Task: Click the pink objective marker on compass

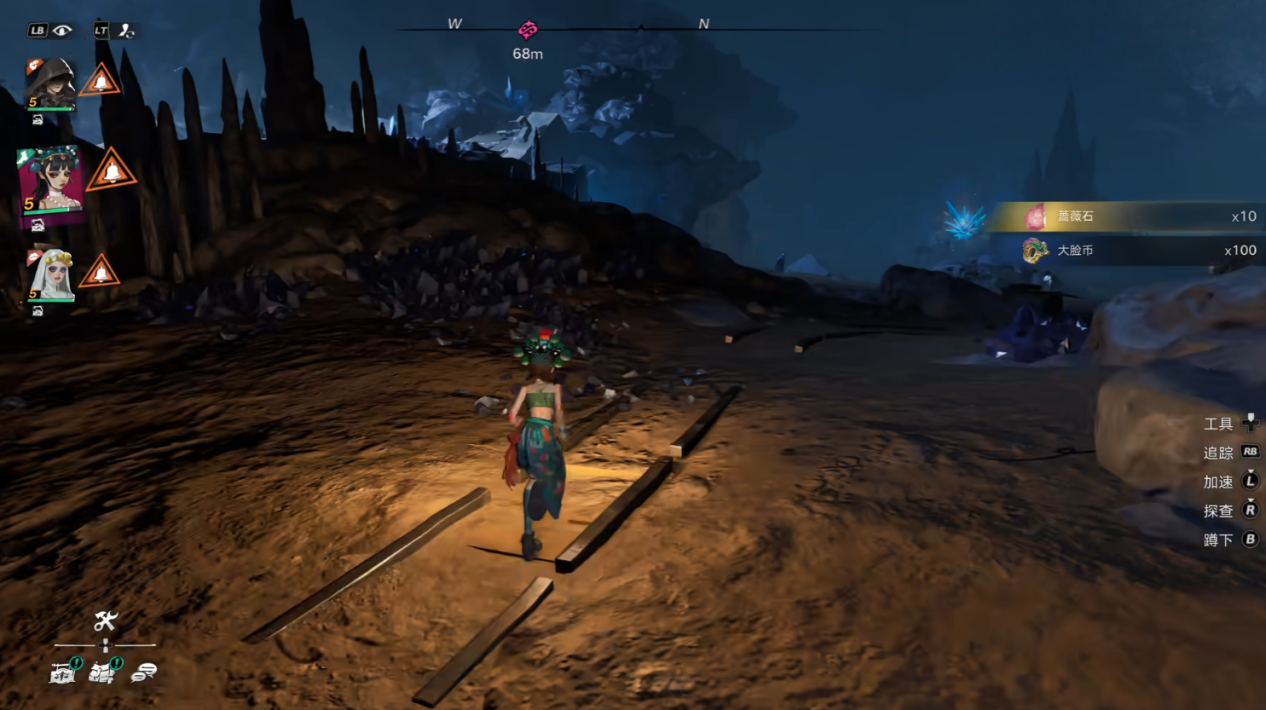Action: pos(528,30)
